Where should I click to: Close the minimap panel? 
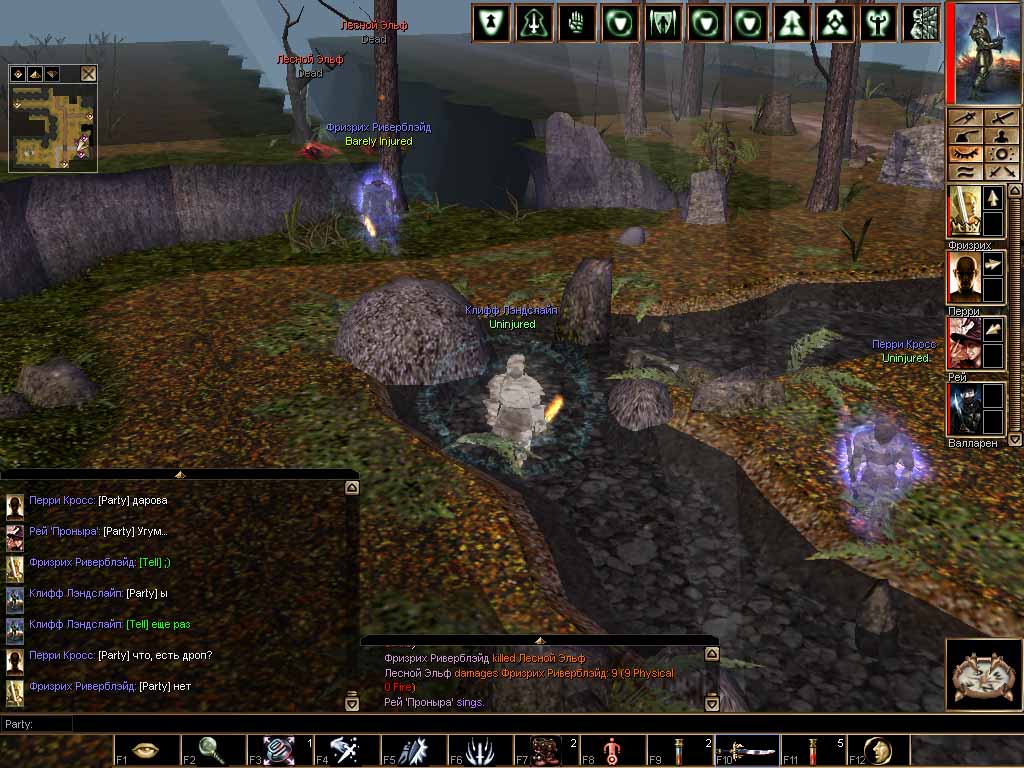click(x=89, y=73)
